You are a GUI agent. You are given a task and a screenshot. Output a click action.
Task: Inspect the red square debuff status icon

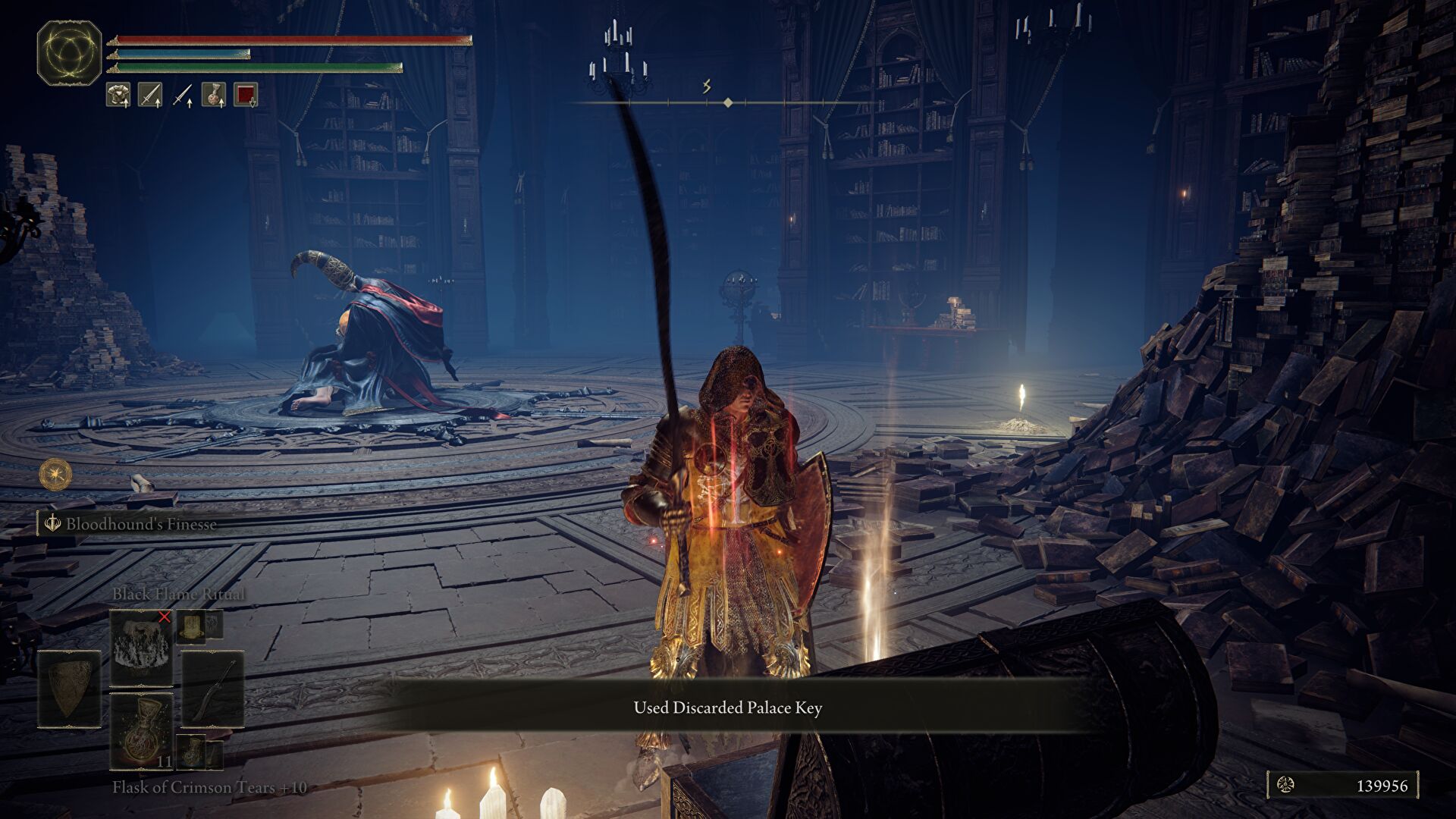[x=245, y=95]
